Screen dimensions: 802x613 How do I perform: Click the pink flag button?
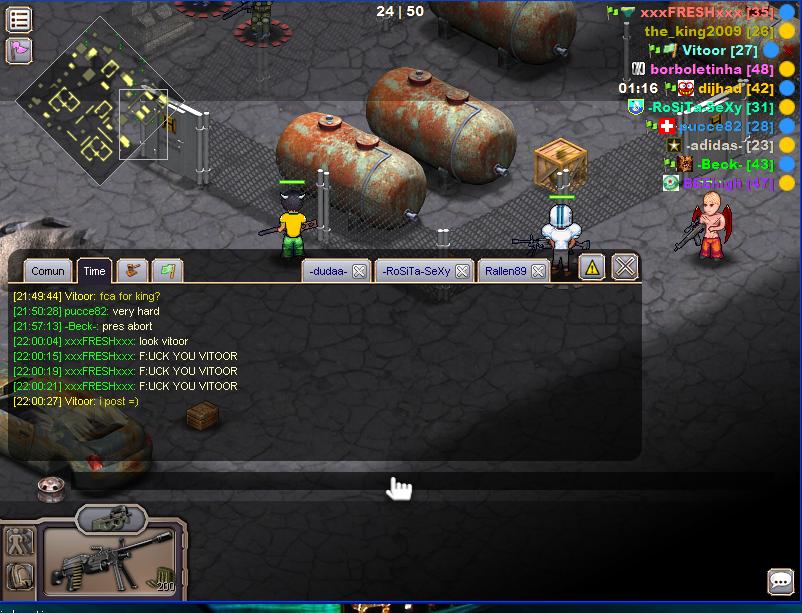coord(19,49)
